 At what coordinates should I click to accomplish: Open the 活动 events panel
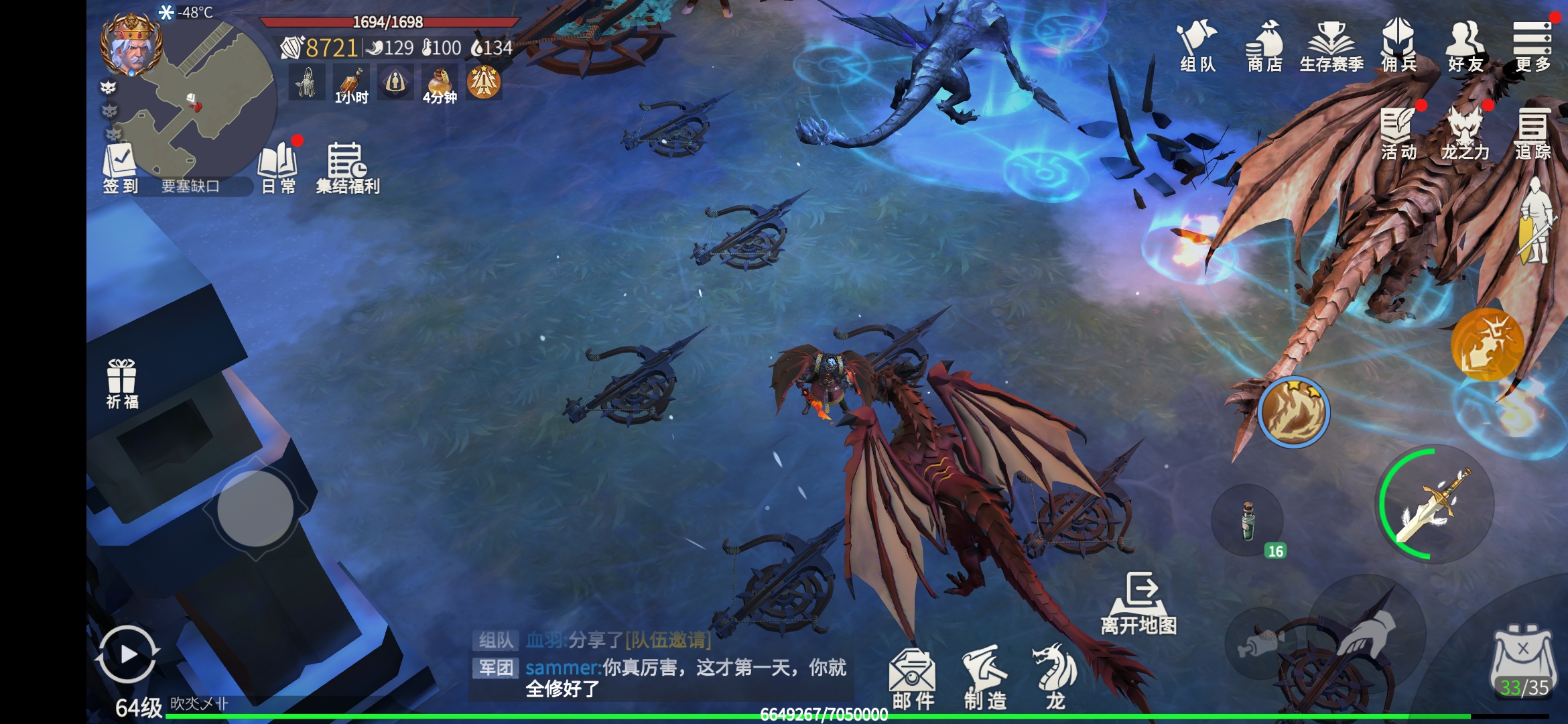coord(1398,133)
